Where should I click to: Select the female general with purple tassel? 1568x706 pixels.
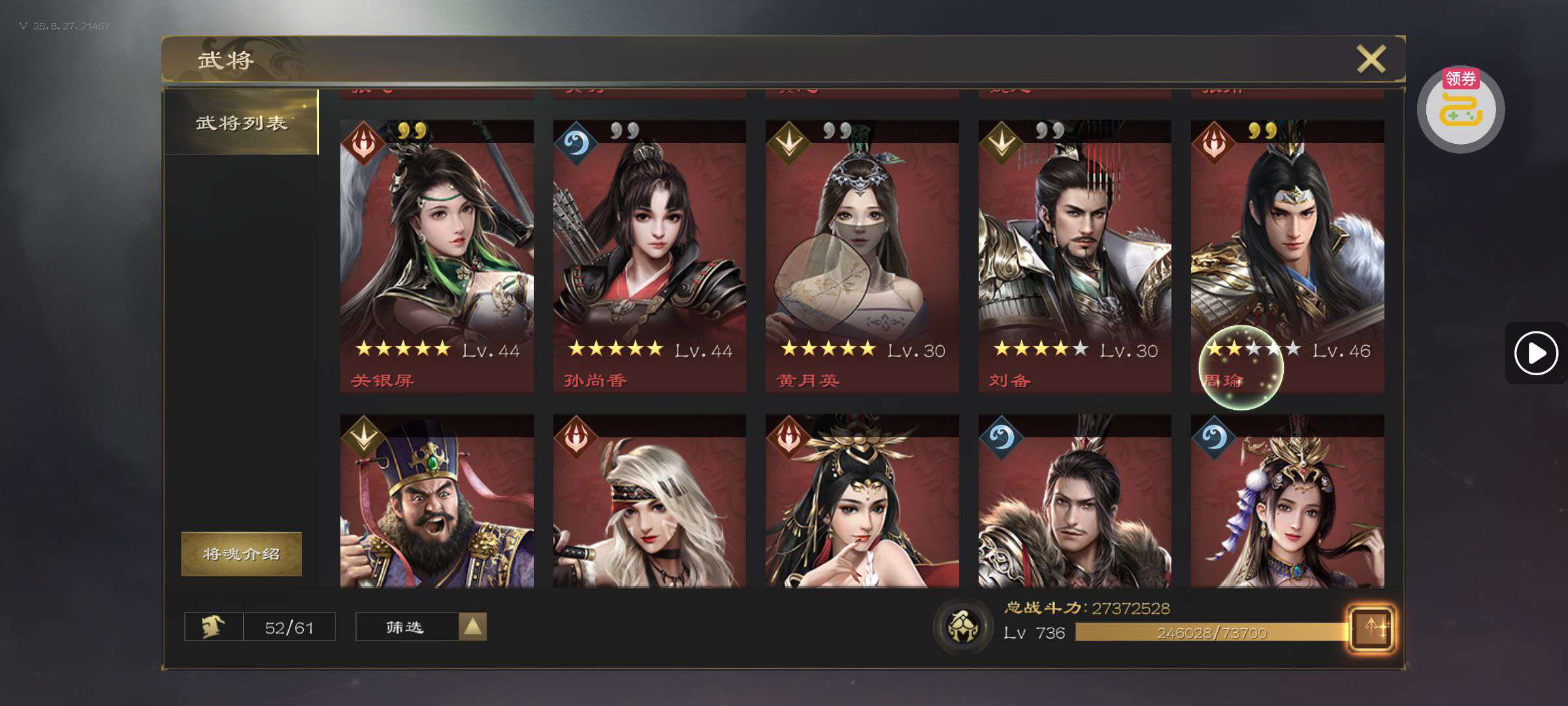(1287, 501)
